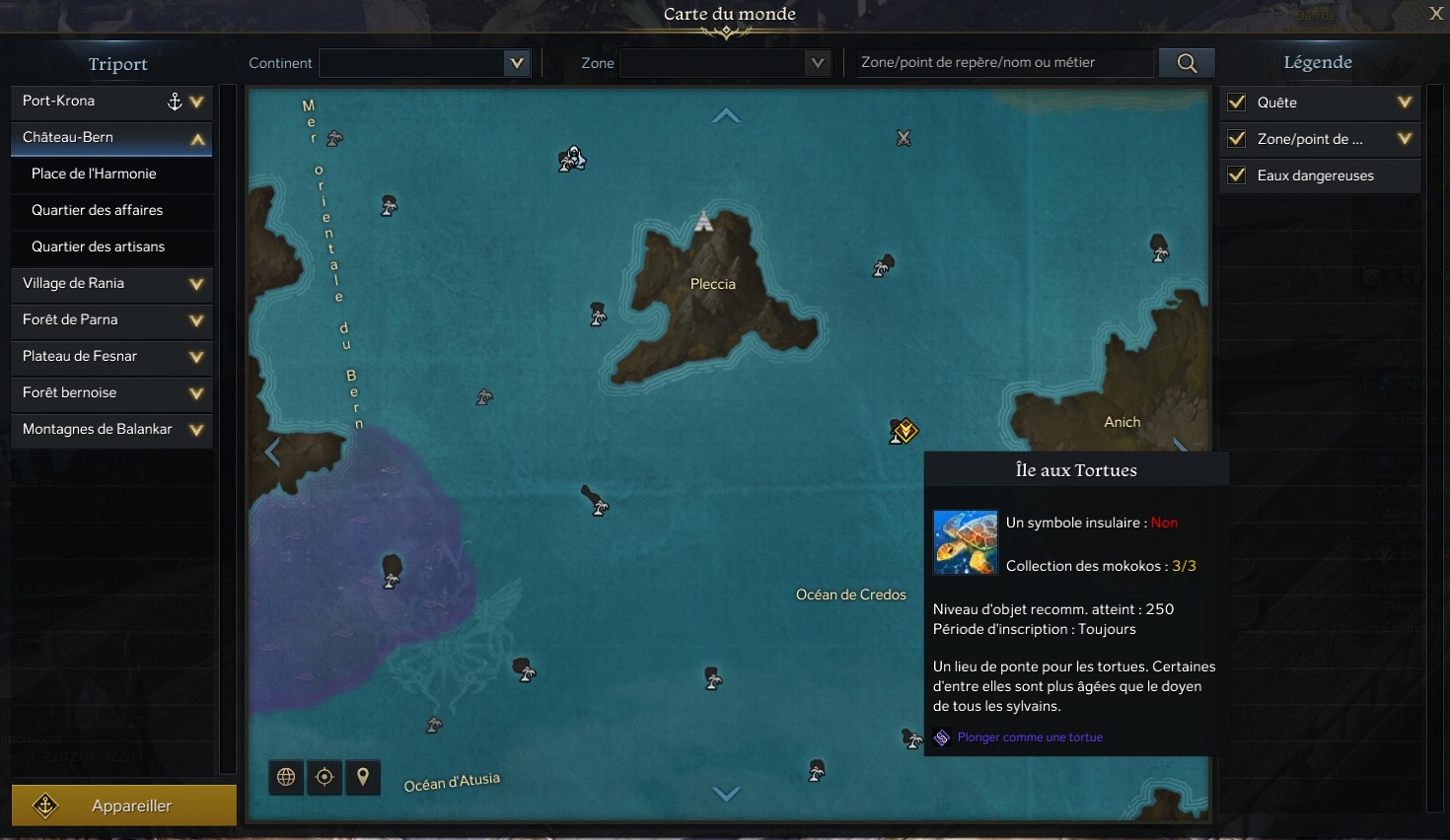The width and height of the screenshot is (1450, 840).
Task: Select Quartier des artisans triport
Action: pos(98,246)
